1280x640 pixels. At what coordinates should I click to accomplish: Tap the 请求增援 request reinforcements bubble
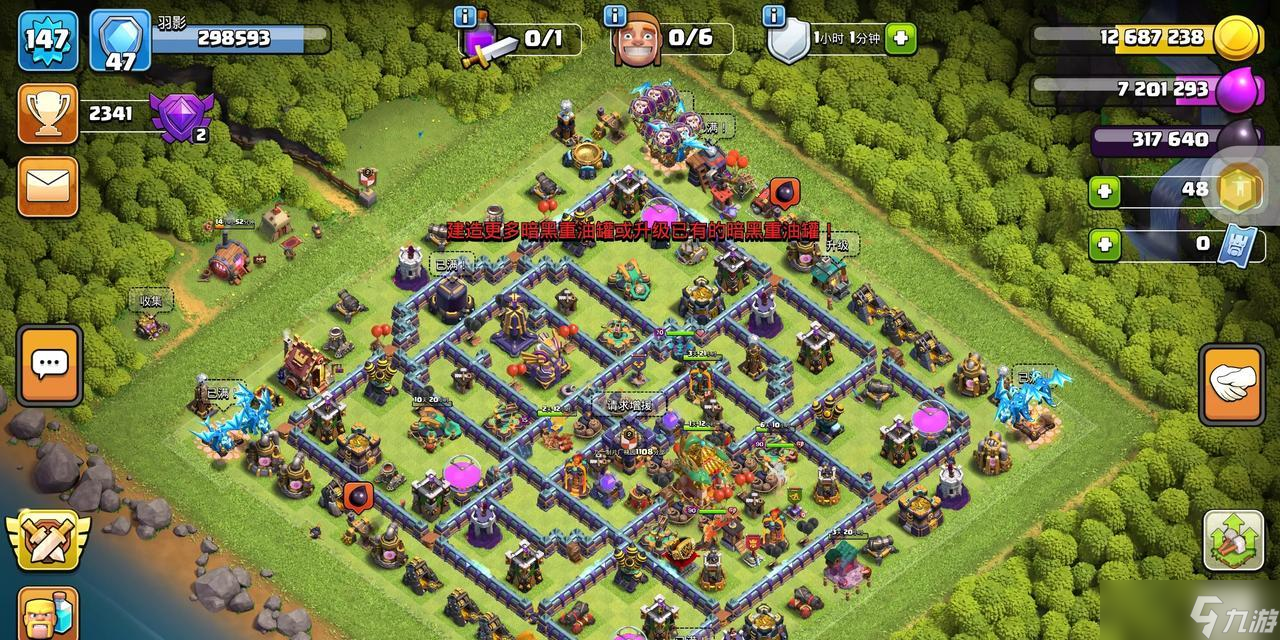(x=628, y=406)
